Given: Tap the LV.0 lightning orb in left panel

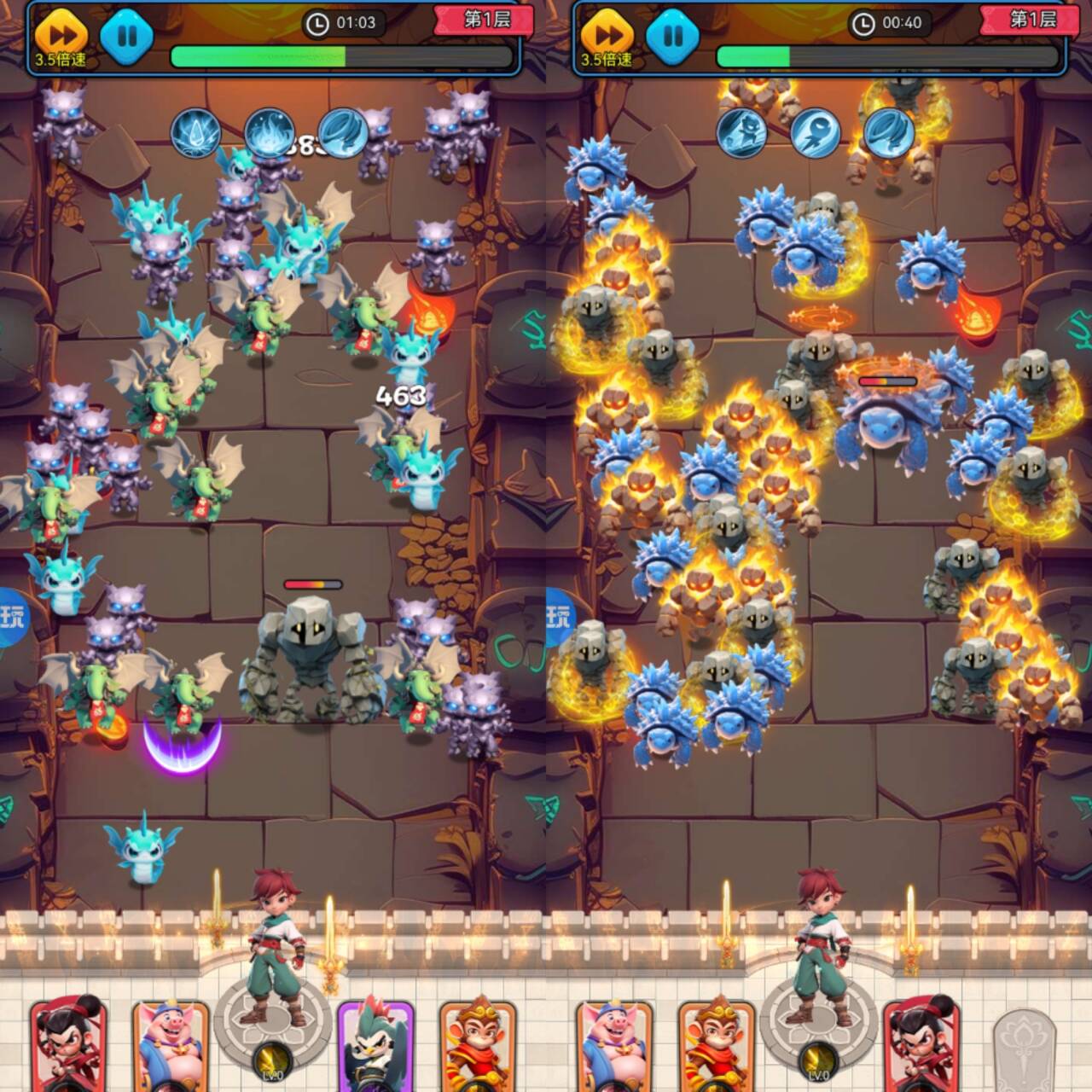Looking at the screenshot, I should tap(273, 1062).
